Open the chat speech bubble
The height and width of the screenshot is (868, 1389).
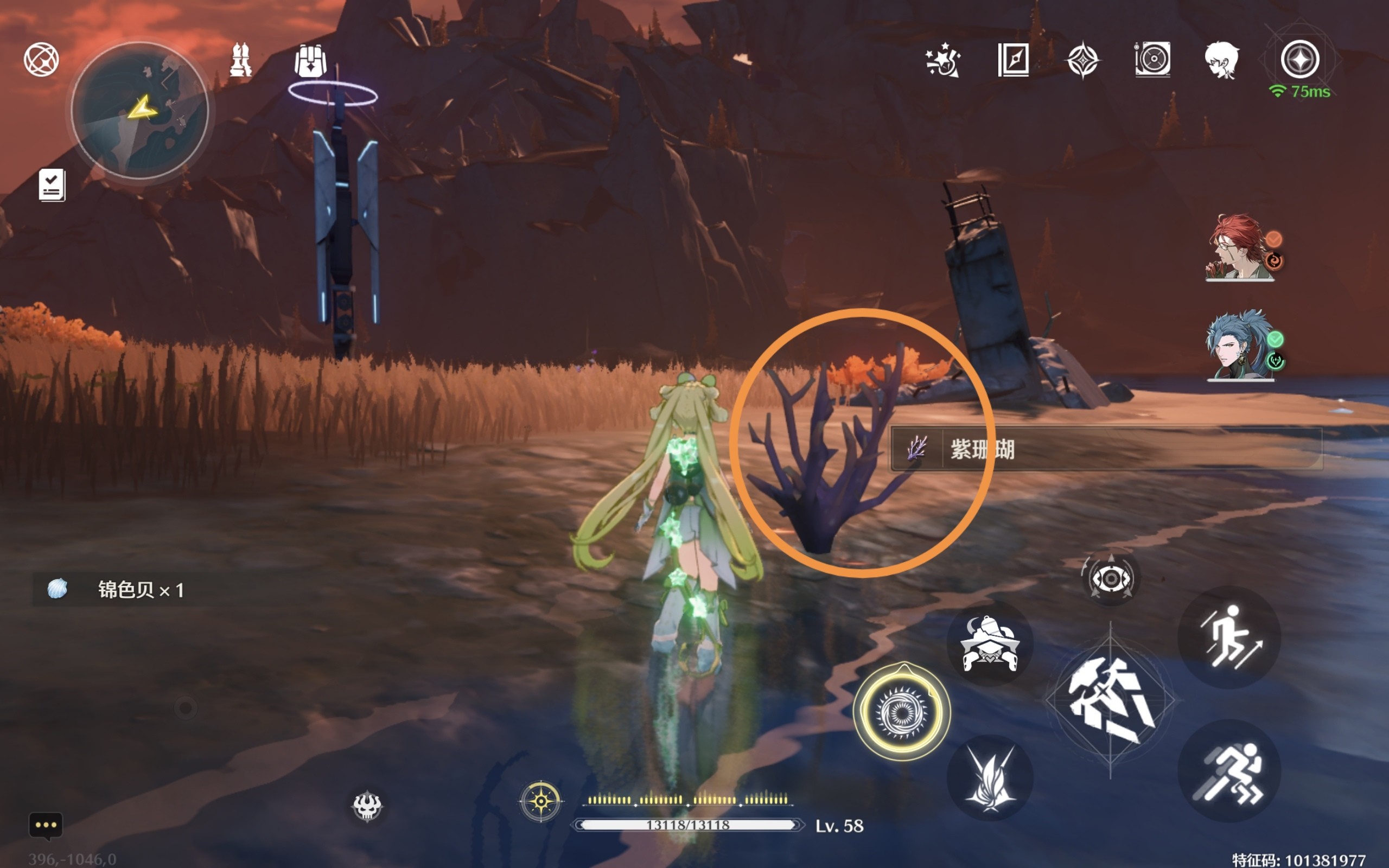tap(46, 825)
